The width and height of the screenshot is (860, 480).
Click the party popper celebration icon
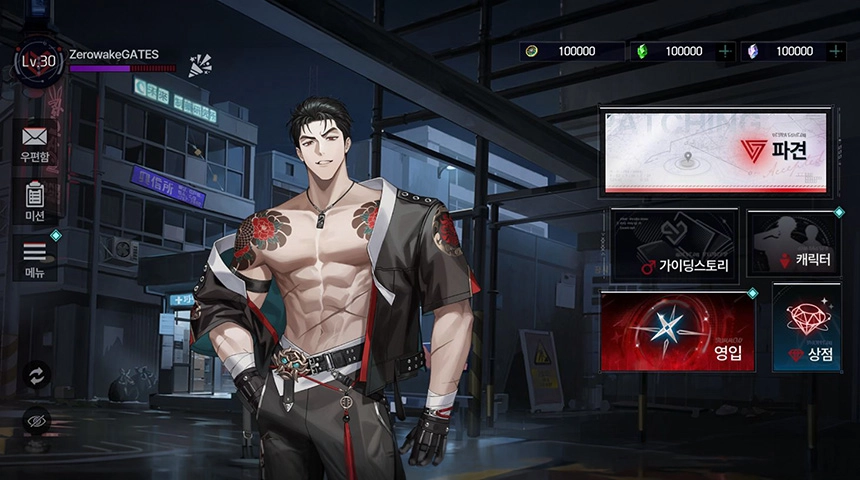[x=200, y=64]
